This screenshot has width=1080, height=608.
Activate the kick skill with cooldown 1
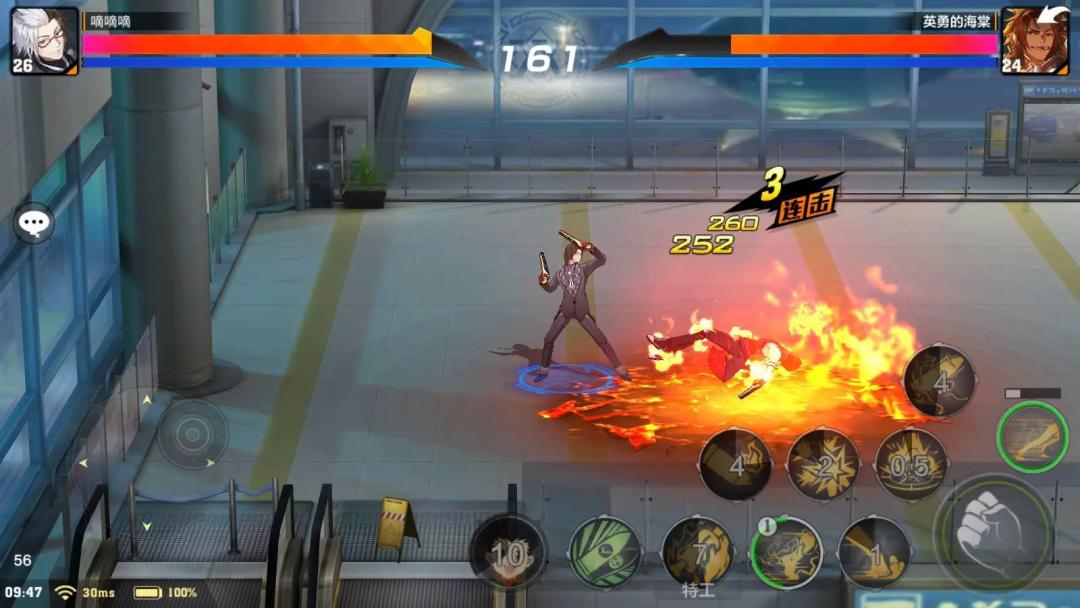pos(874,551)
